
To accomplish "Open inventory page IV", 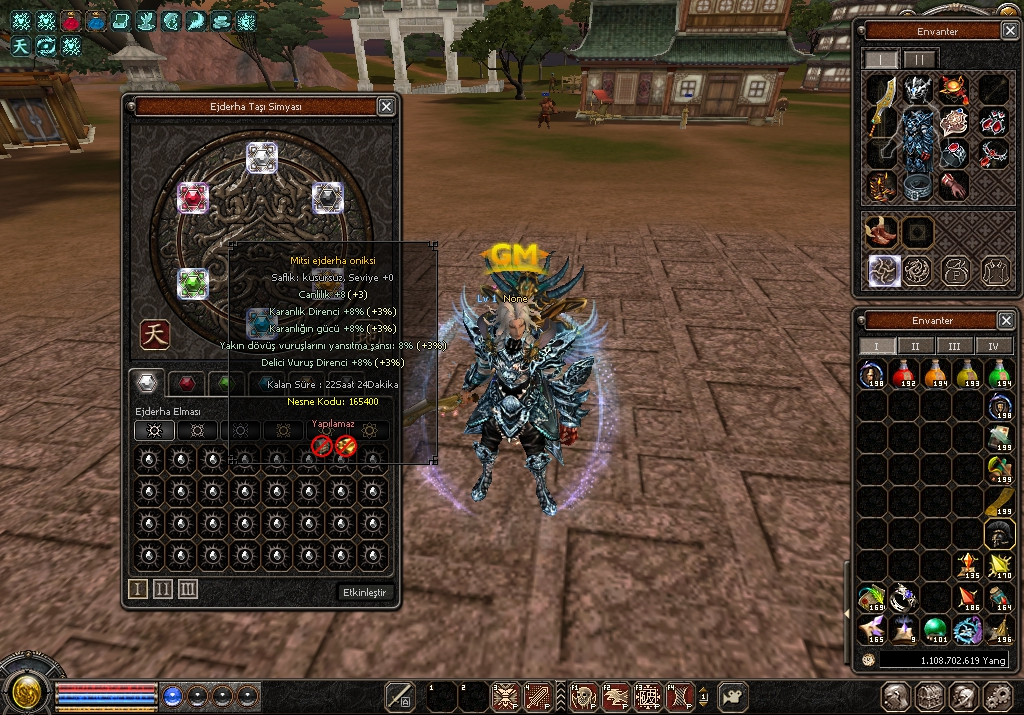I will 993,346.
